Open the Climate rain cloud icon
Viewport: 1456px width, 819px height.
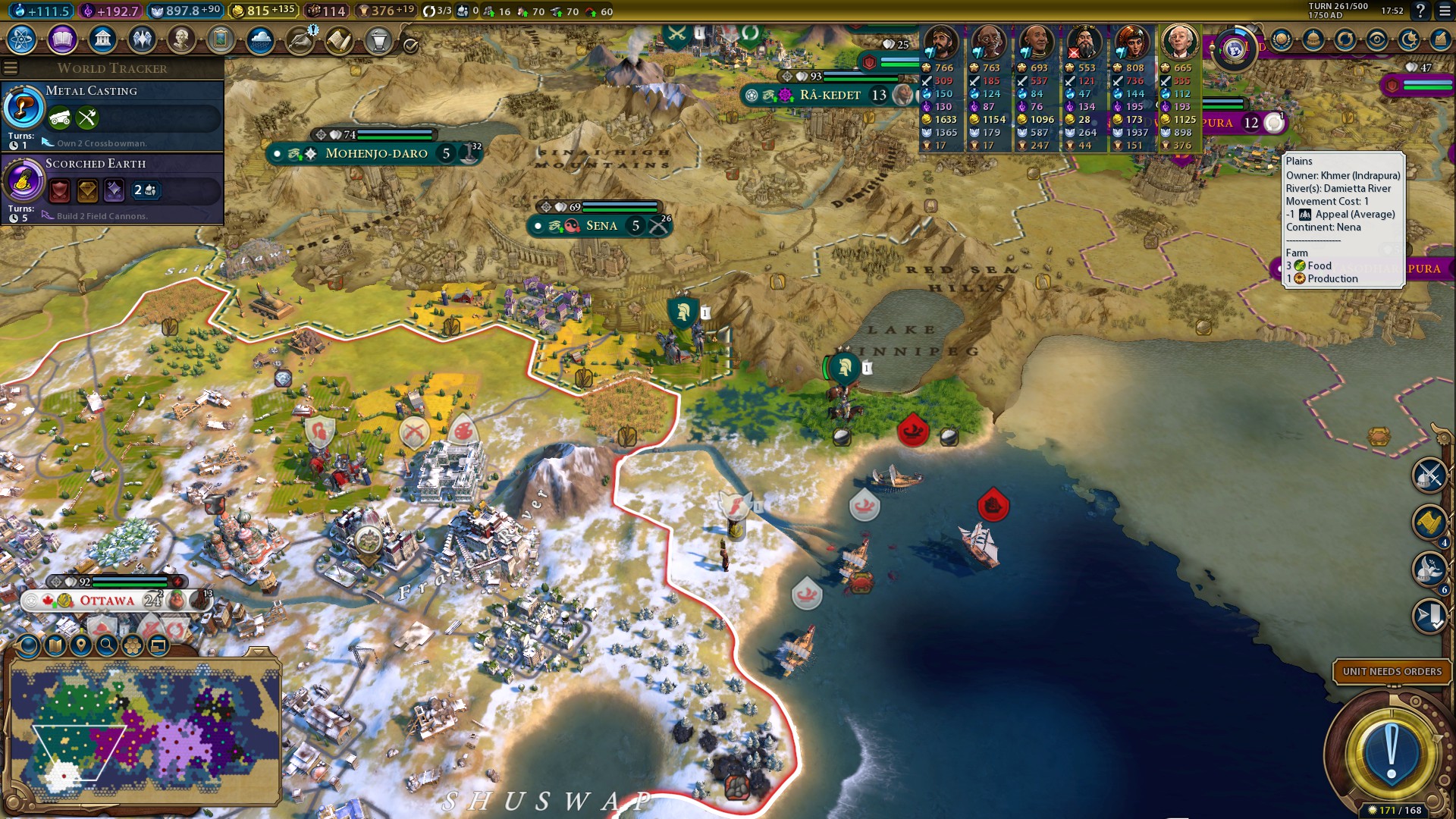tap(260, 39)
